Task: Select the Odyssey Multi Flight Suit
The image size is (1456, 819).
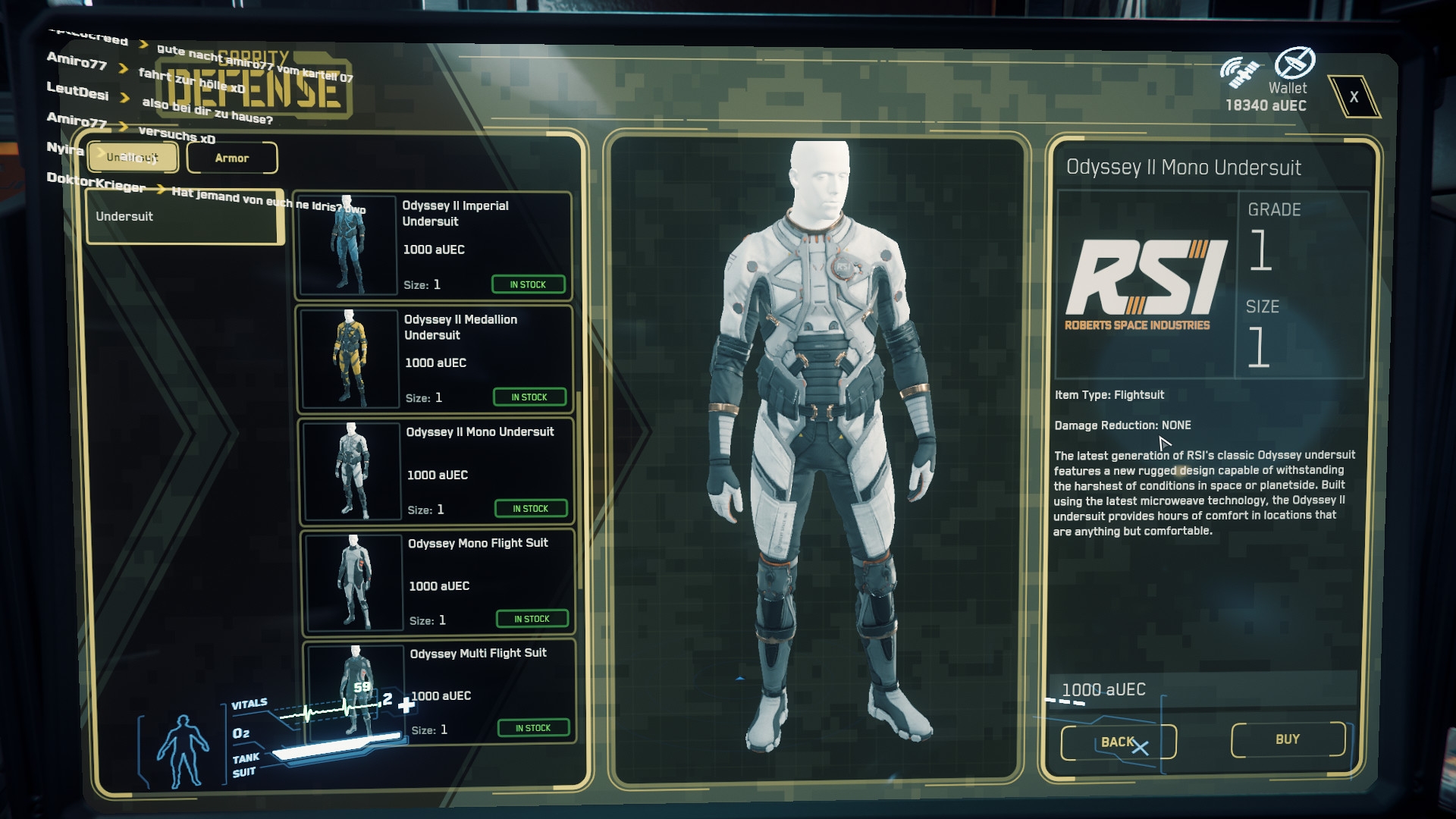Action: 490,692
